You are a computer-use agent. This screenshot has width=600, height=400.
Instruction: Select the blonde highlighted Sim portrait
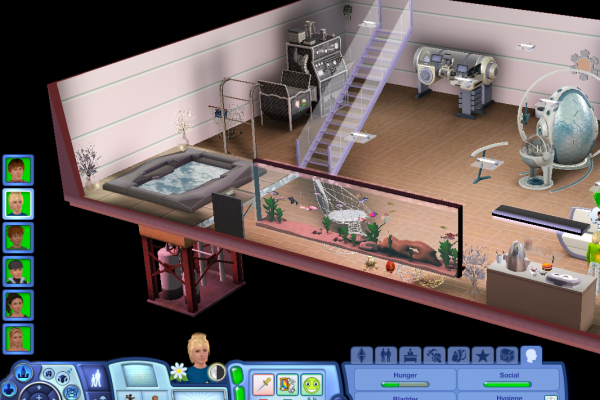pos(18,204)
